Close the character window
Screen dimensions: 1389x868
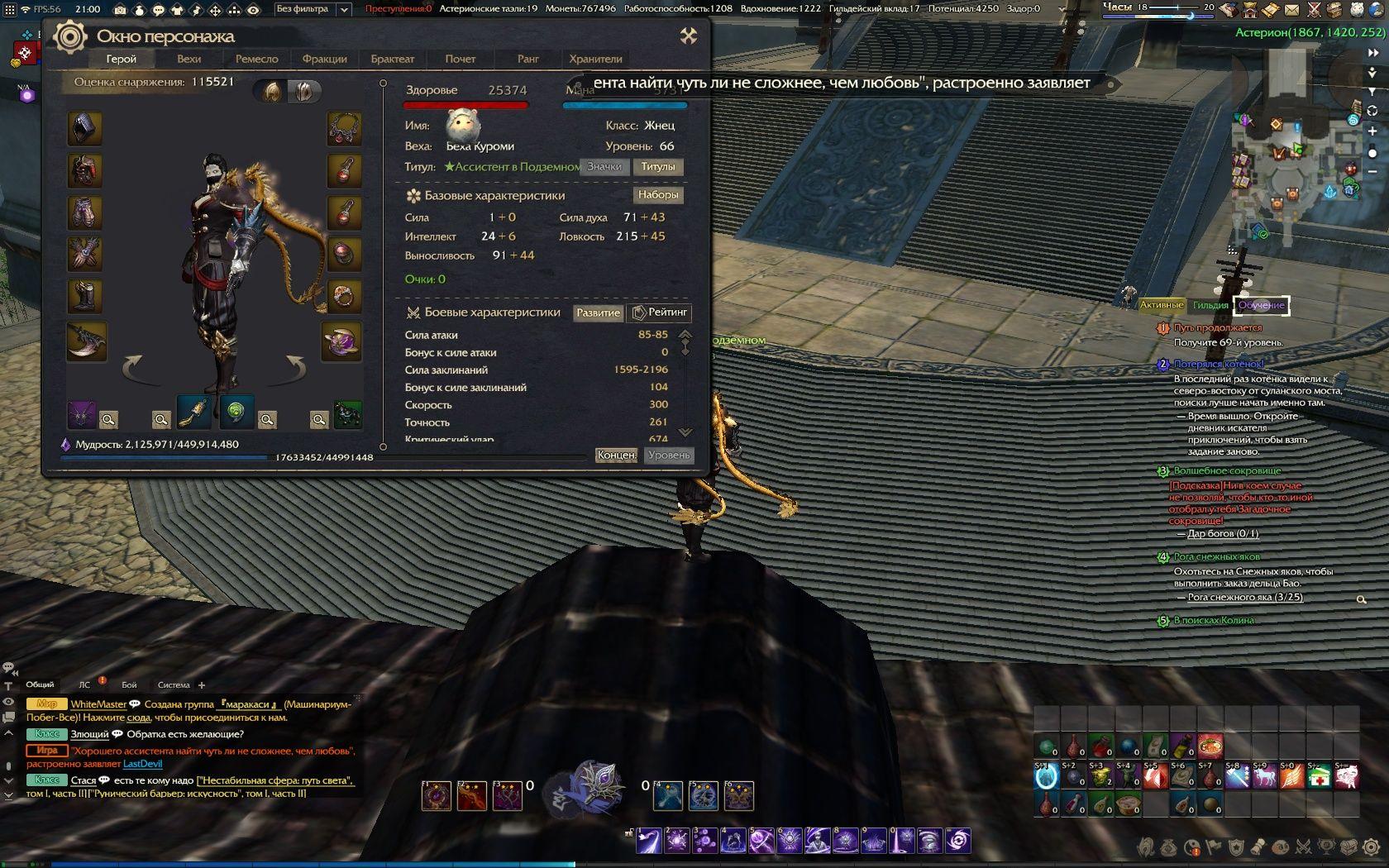point(688,36)
